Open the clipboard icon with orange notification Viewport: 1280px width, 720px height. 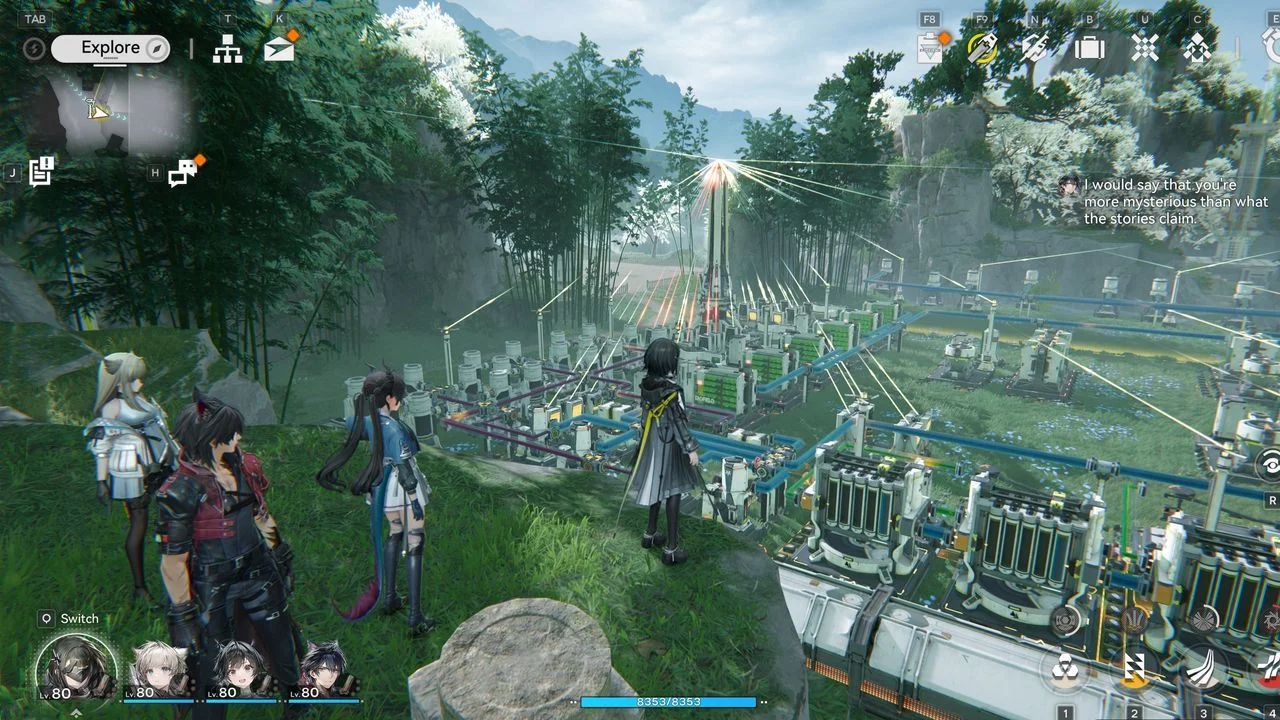click(931, 47)
